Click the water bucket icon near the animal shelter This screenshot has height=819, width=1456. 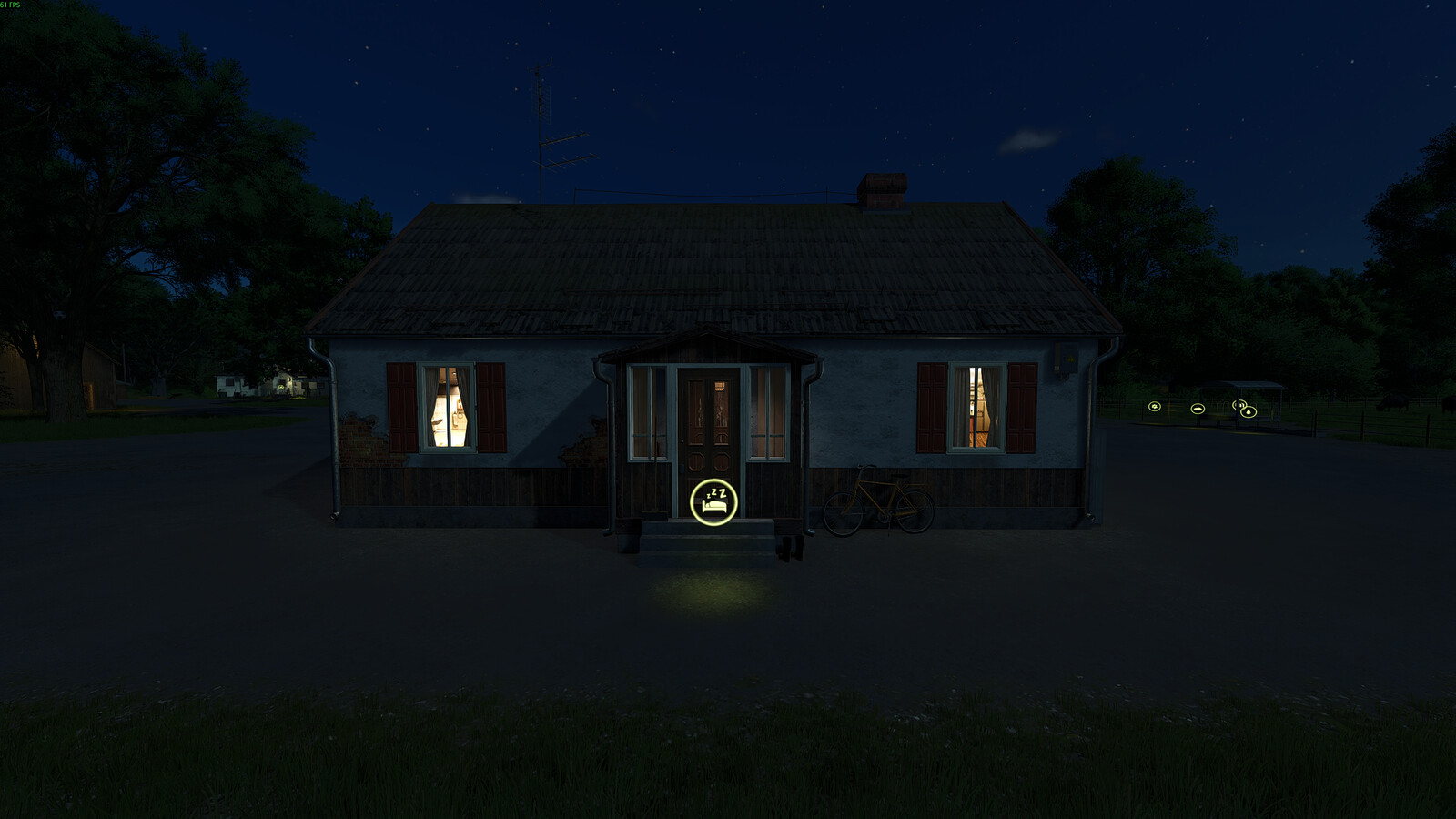point(1249,411)
